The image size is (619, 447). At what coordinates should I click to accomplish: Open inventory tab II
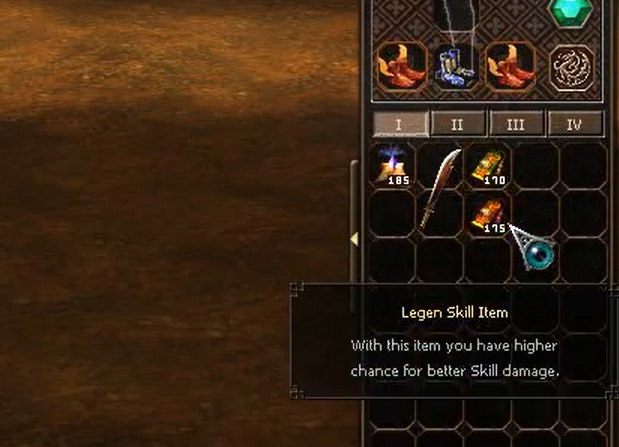(457, 125)
